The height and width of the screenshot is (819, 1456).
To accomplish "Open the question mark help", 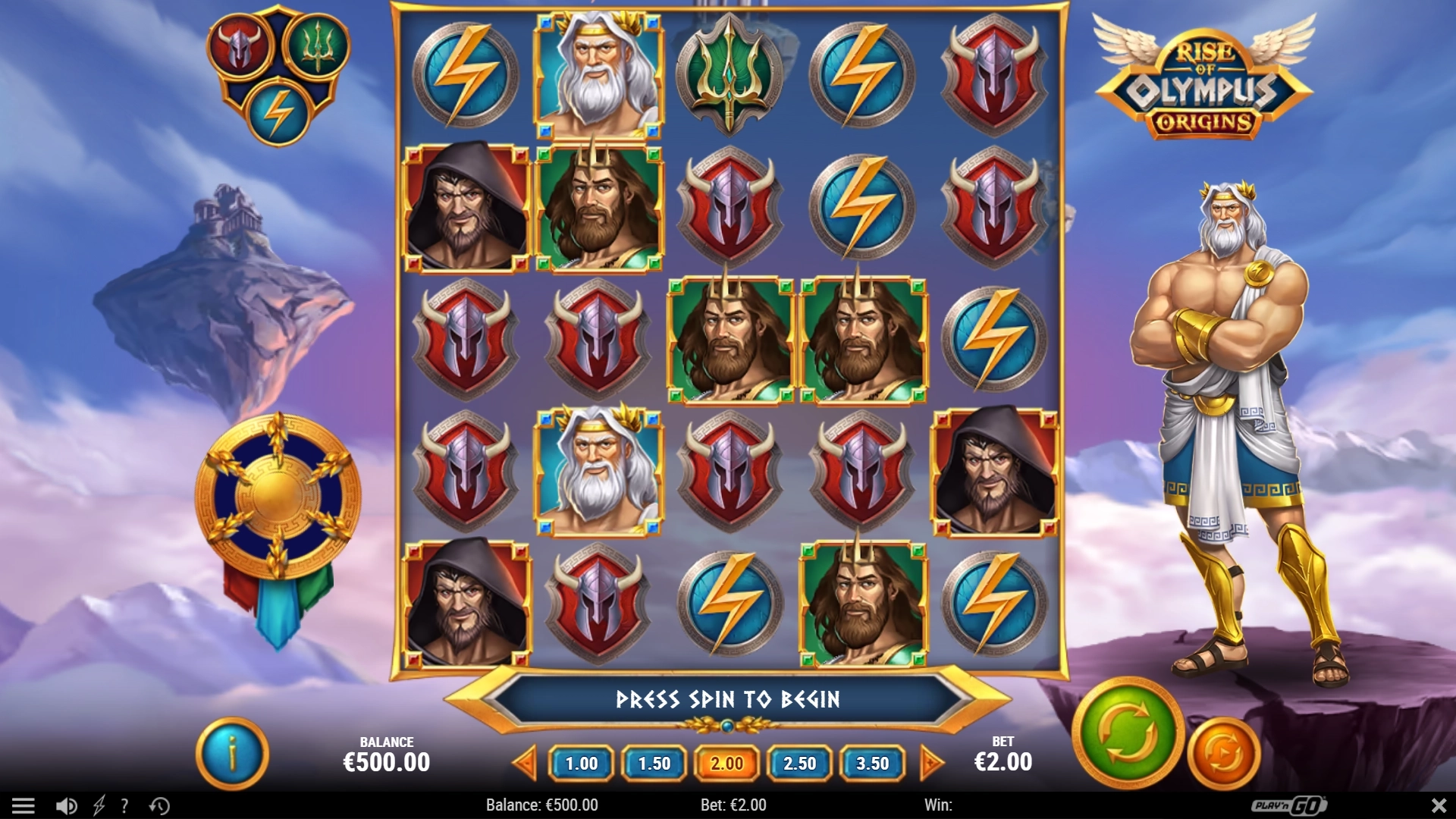I will click(124, 805).
